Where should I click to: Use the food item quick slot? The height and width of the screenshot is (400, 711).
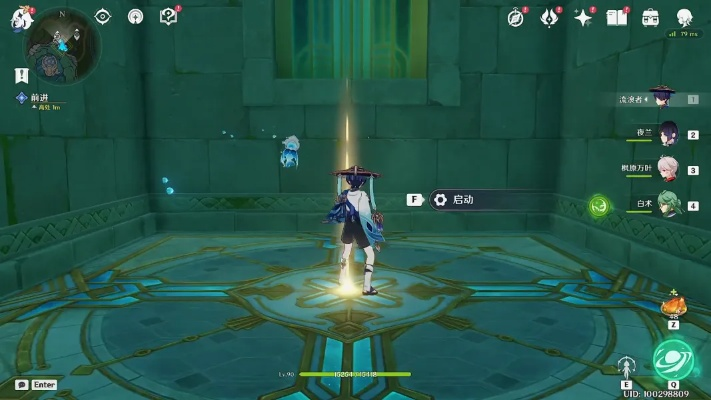point(674,305)
